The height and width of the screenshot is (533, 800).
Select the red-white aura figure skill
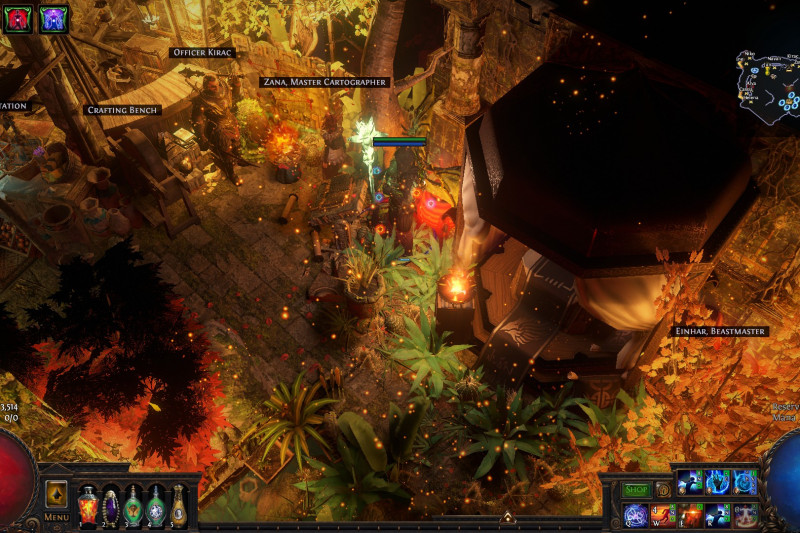pos(745,515)
